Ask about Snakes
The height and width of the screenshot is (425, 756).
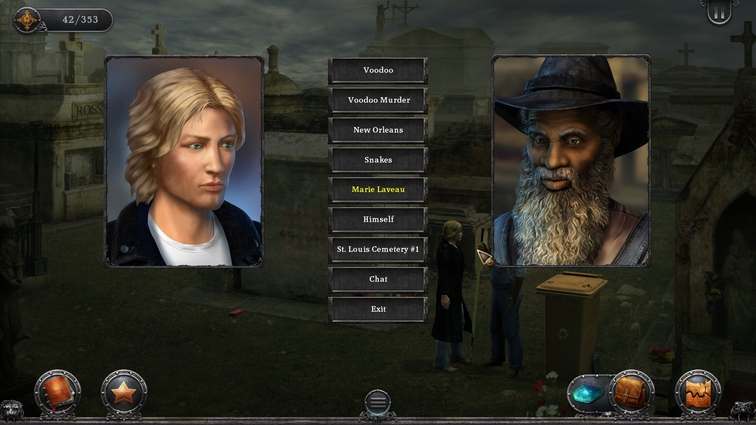tap(378, 160)
